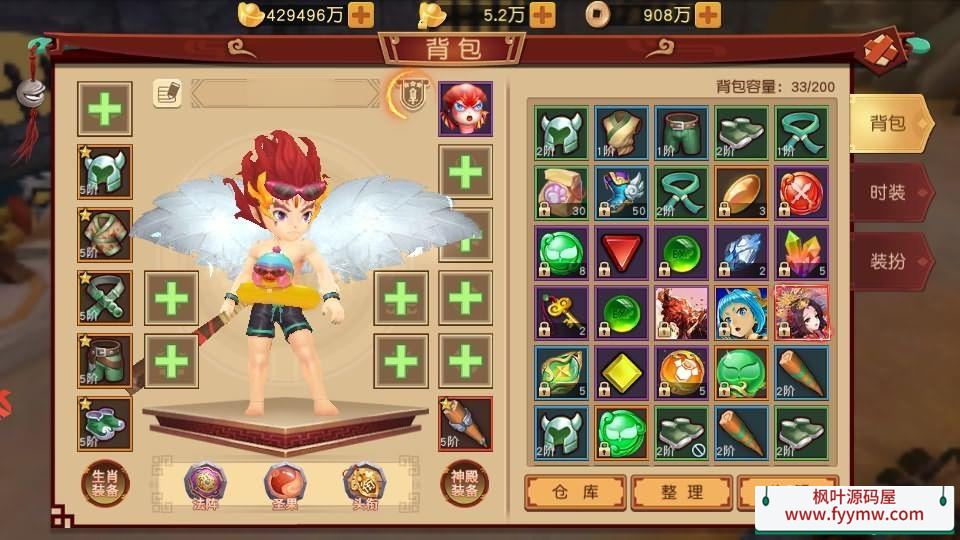The image size is (960, 540).
Task: Open 生肖装备 zodiac equipment
Action: [105, 483]
